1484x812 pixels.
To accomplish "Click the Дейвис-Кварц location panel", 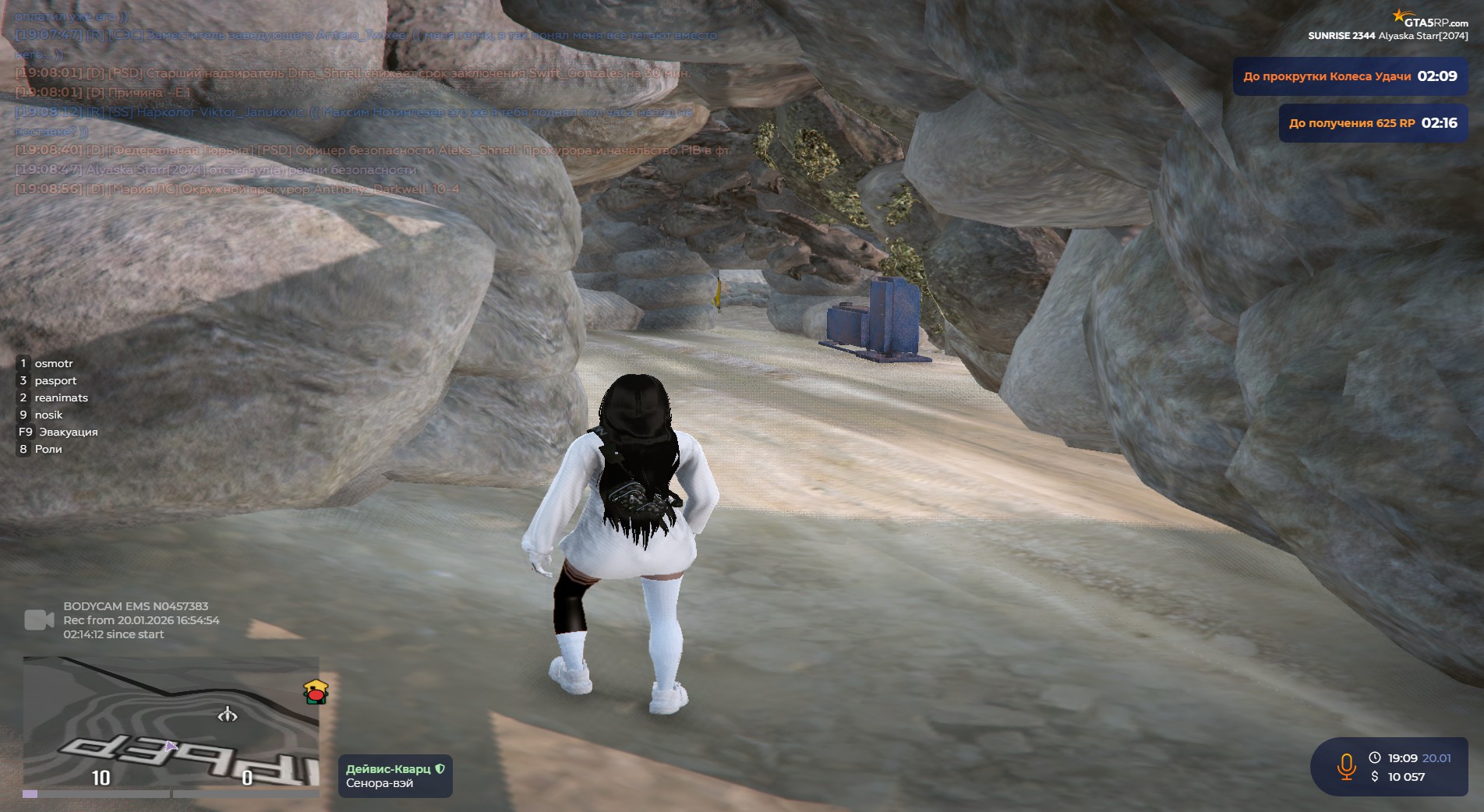I will pyautogui.click(x=395, y=776).
